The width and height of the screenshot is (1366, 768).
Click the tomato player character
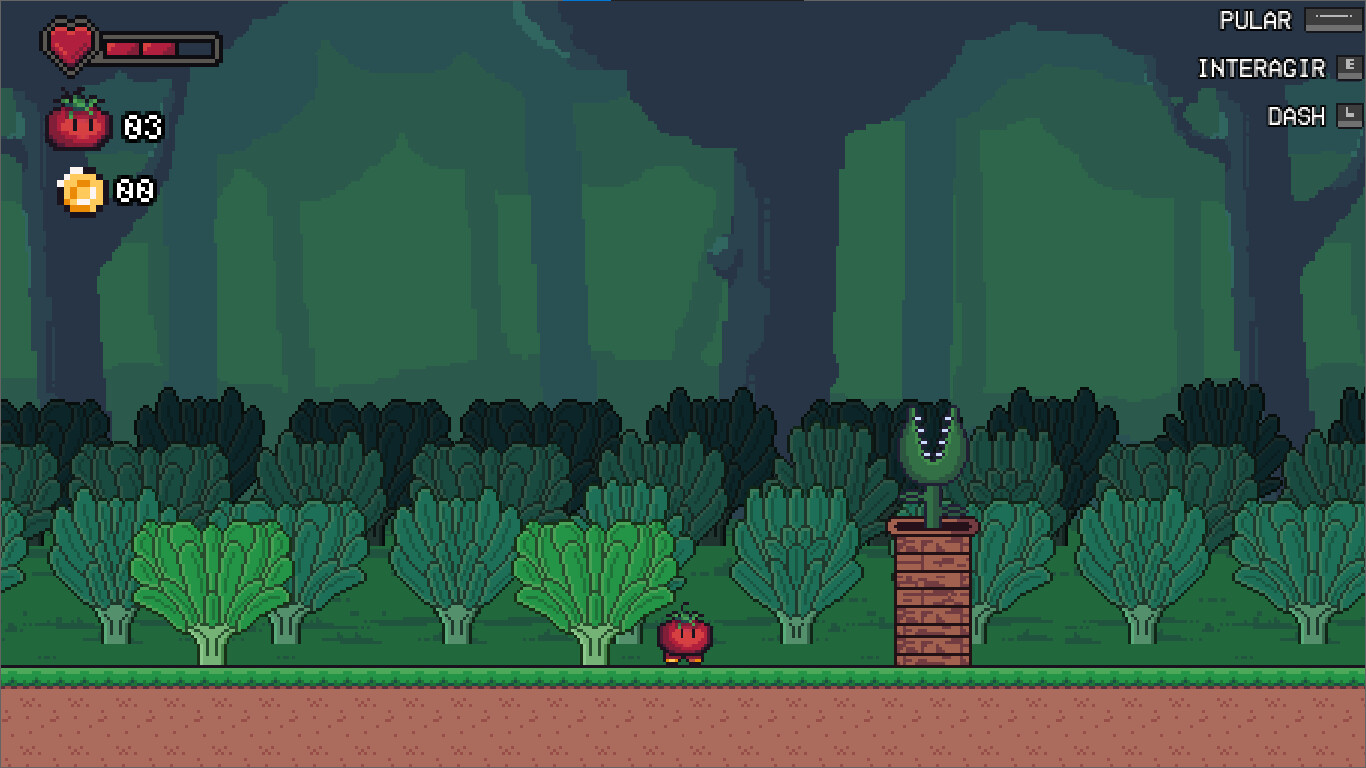pyautogui.click(x=684, y=638)
